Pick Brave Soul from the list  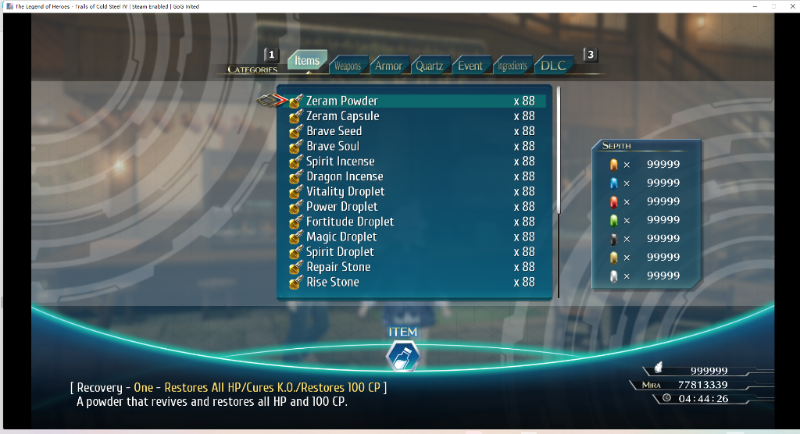coord(333,146)
